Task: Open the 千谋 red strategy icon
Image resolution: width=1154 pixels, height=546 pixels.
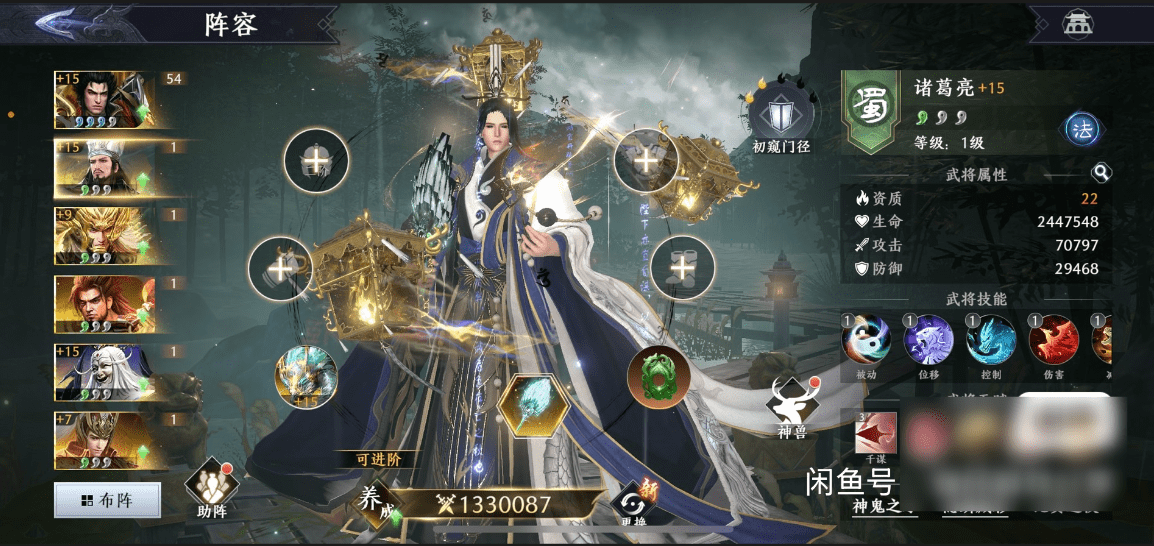Action: point(875,432)
